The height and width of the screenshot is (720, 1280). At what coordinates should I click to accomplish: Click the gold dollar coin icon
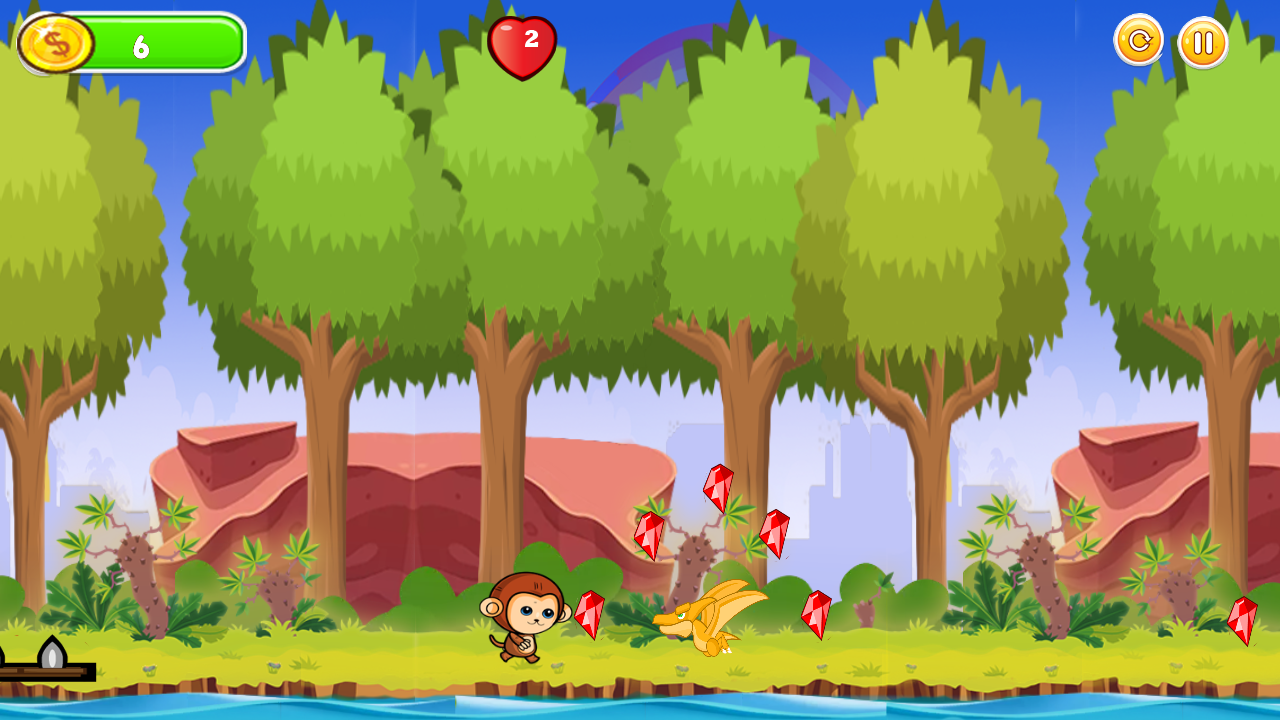click(x=58, y=43)
